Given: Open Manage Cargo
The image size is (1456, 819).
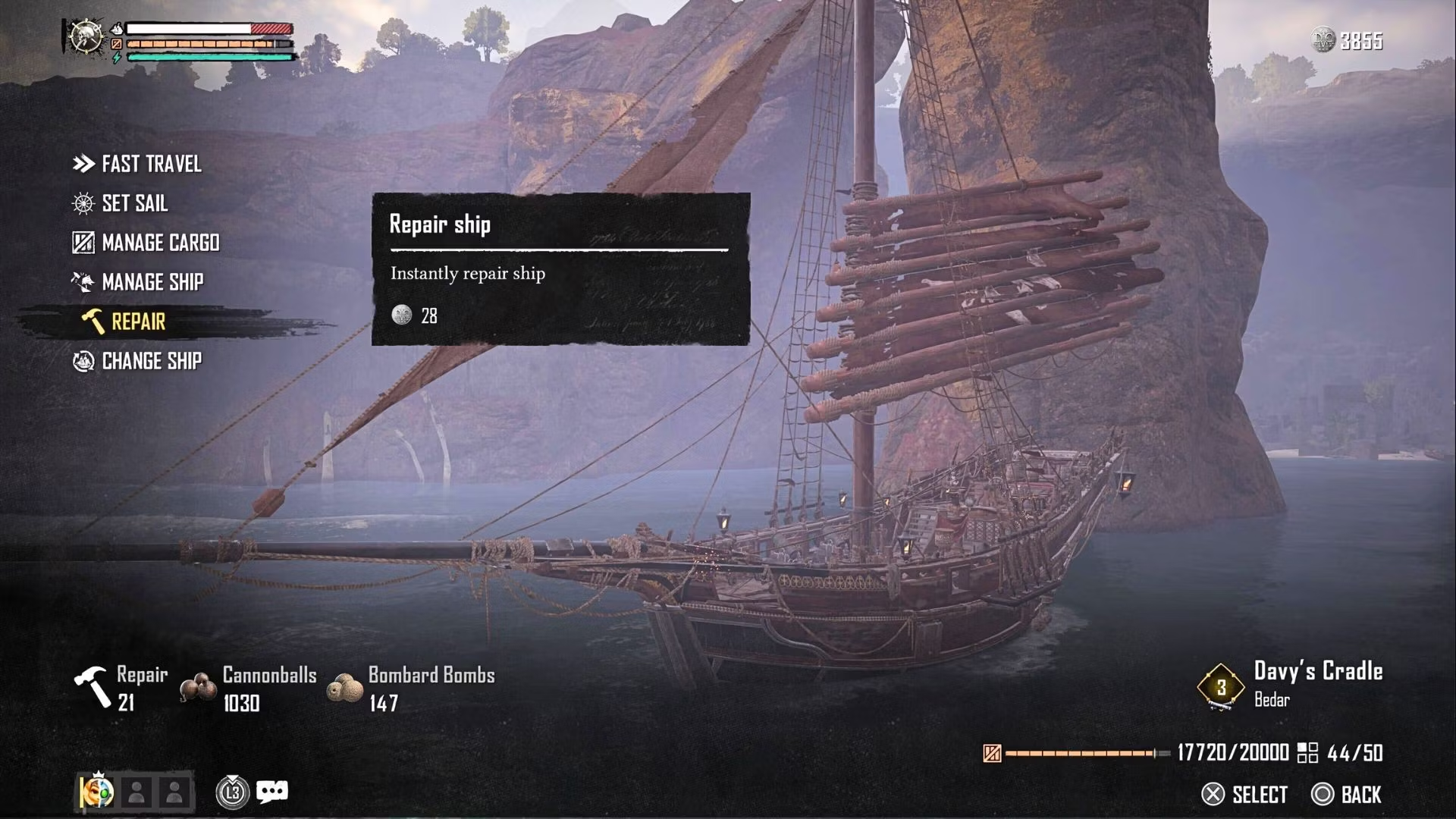Looking at the screenshot, I should click(160, 243).
